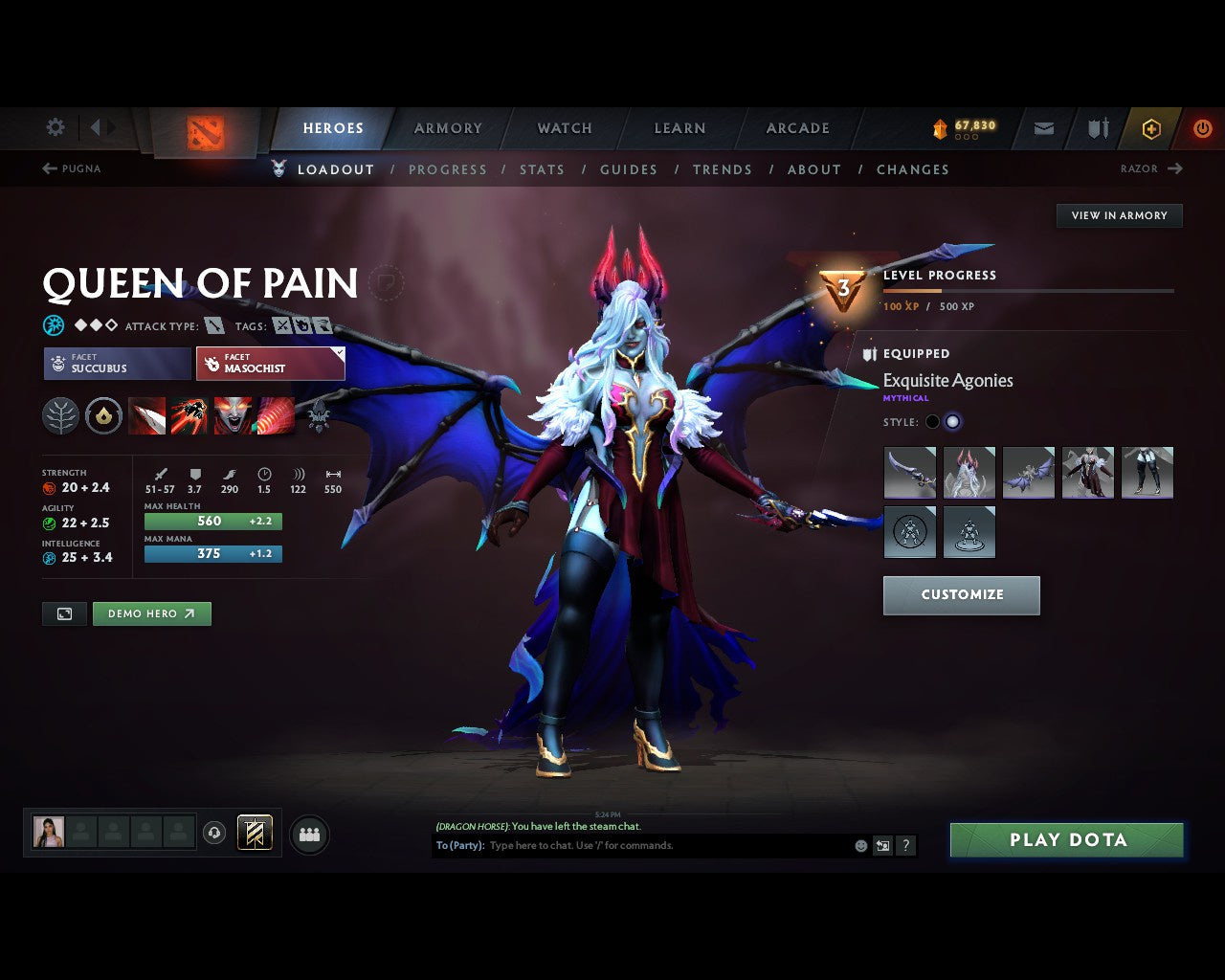Image resolution: width=1225 pixels, height=980 pixels.
Task: Open the Stats sub-tab
Action: click(x=542, y=169)
